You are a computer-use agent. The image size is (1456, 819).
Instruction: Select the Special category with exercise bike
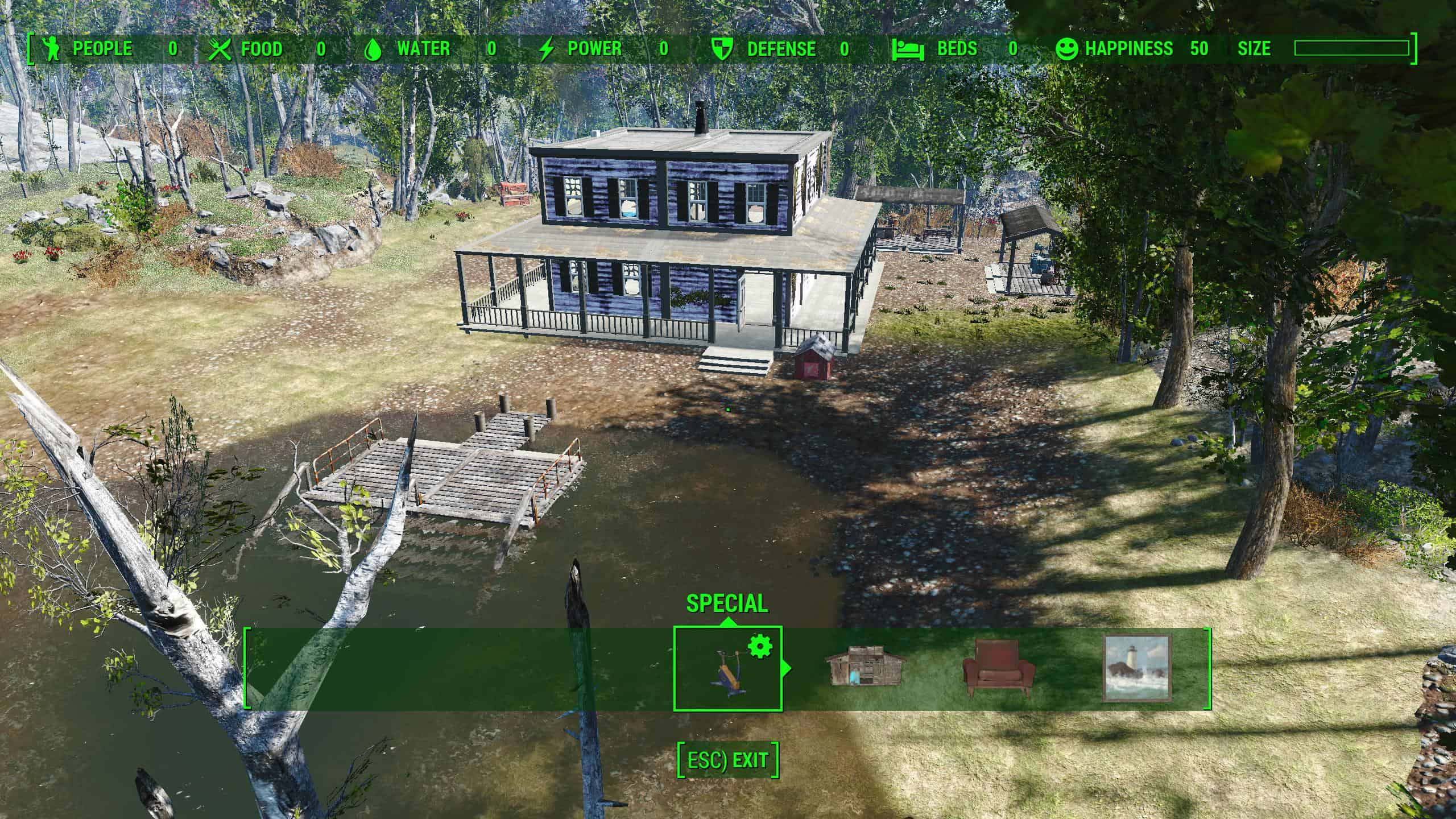(x=727, y=668)
